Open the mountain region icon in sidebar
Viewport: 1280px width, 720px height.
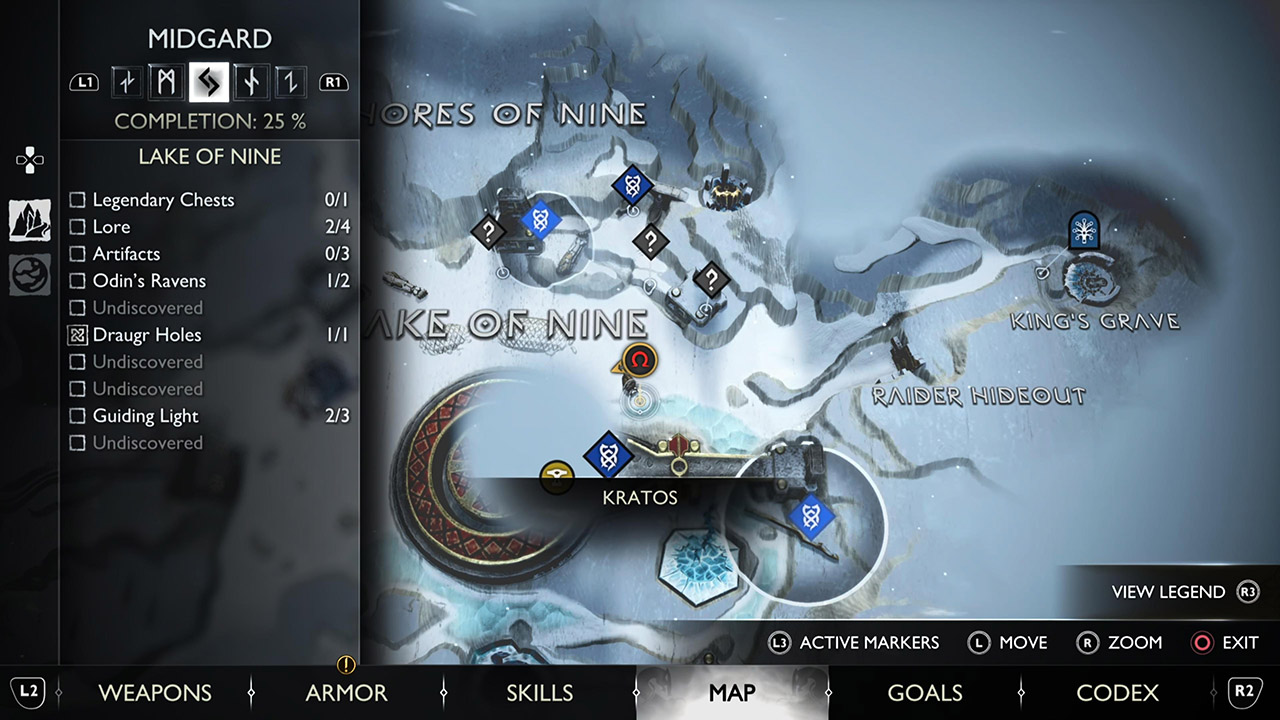click(x=30, y=220)
